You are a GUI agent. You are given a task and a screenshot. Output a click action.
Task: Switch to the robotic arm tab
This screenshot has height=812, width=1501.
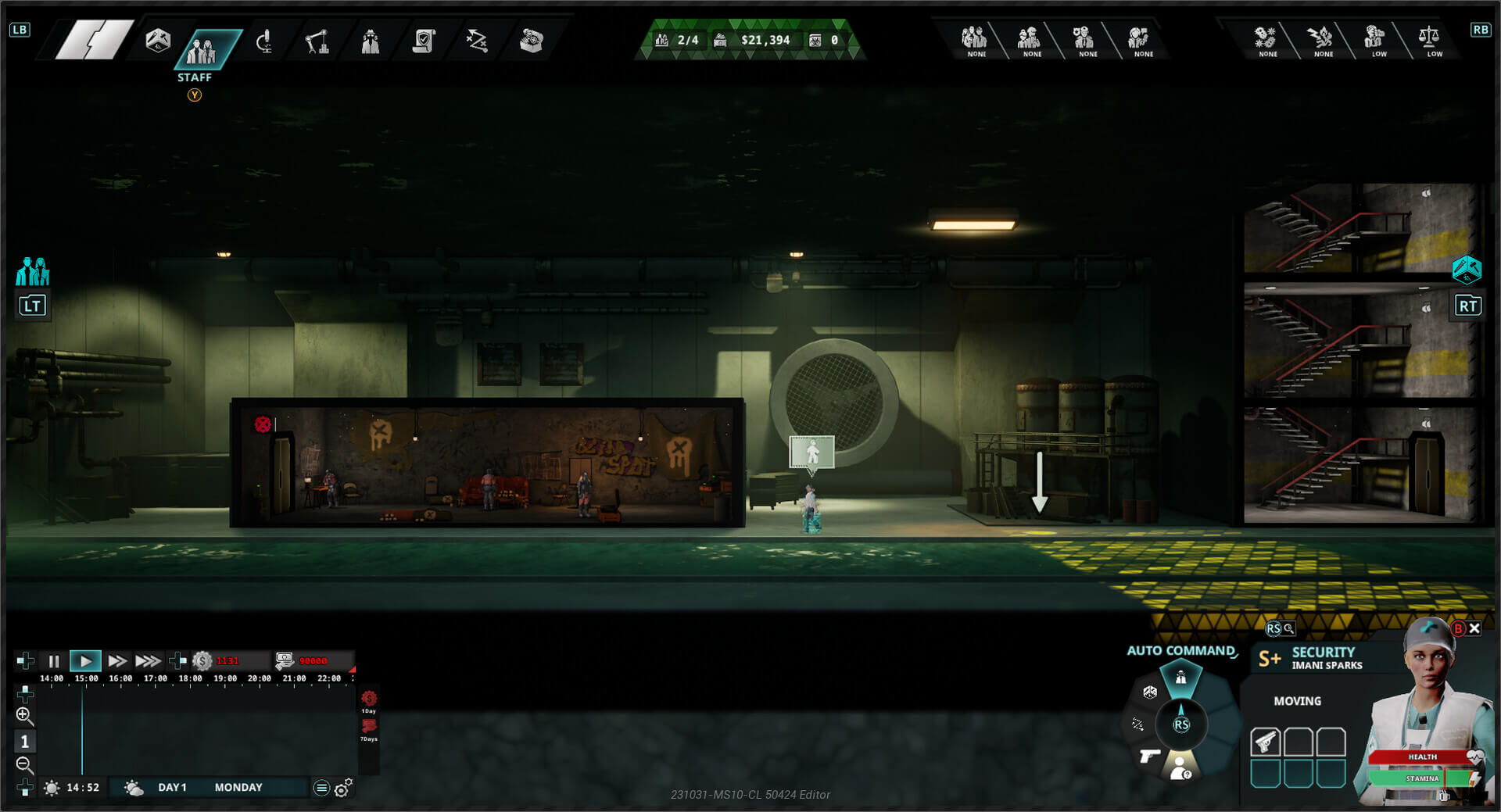(x=317, y=41)
